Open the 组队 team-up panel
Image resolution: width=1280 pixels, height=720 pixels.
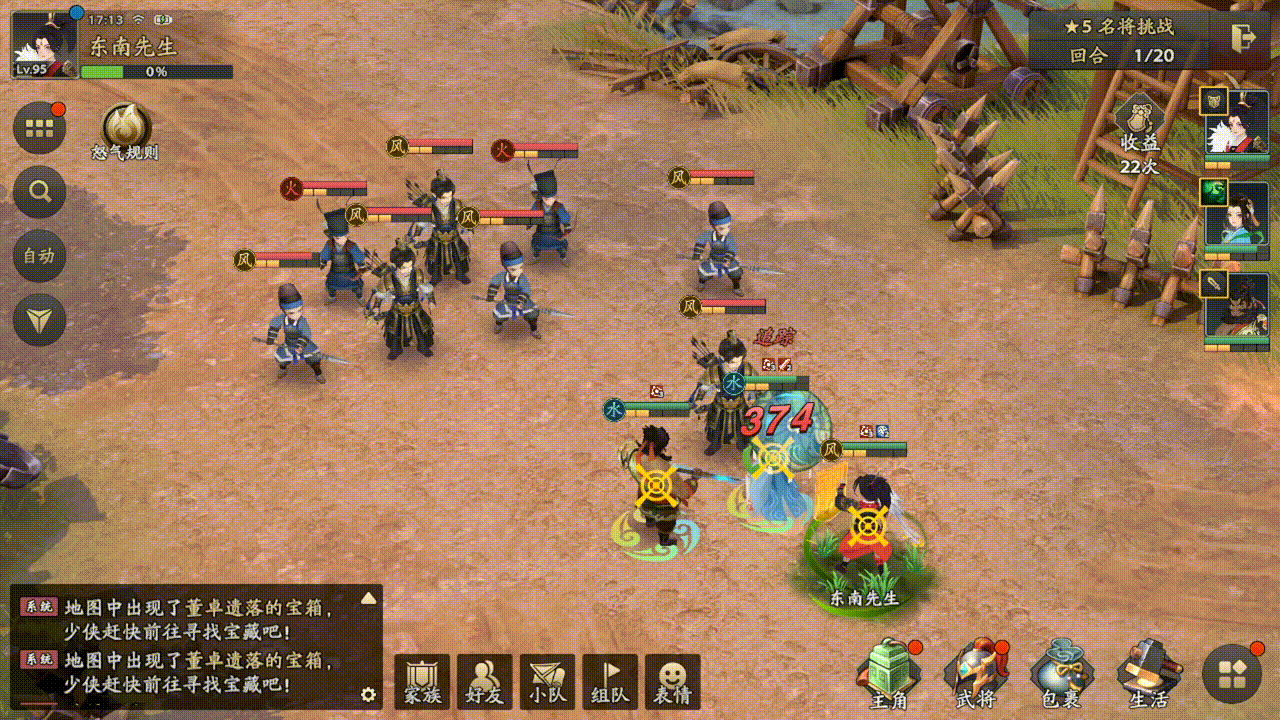(610, 683)
